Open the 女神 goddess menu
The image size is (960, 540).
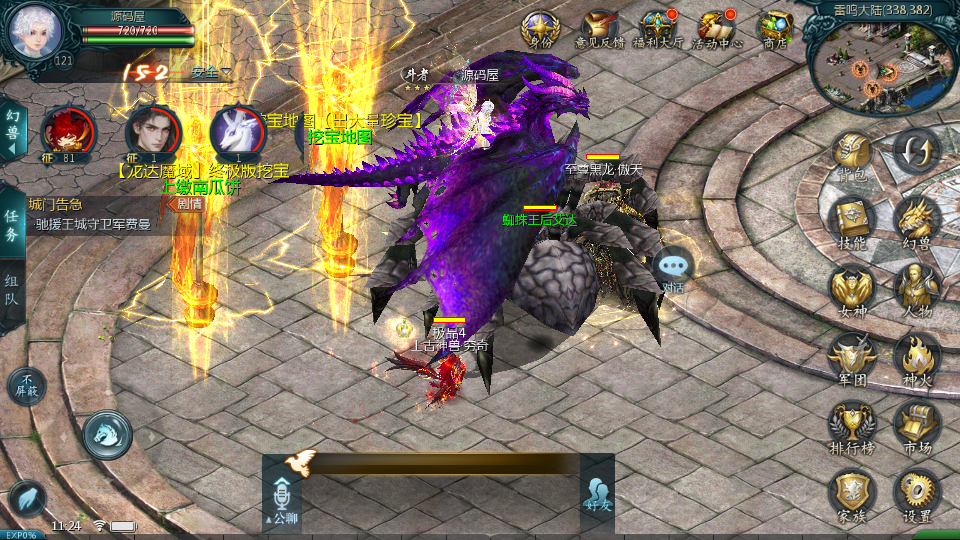[x=851, y=288]
